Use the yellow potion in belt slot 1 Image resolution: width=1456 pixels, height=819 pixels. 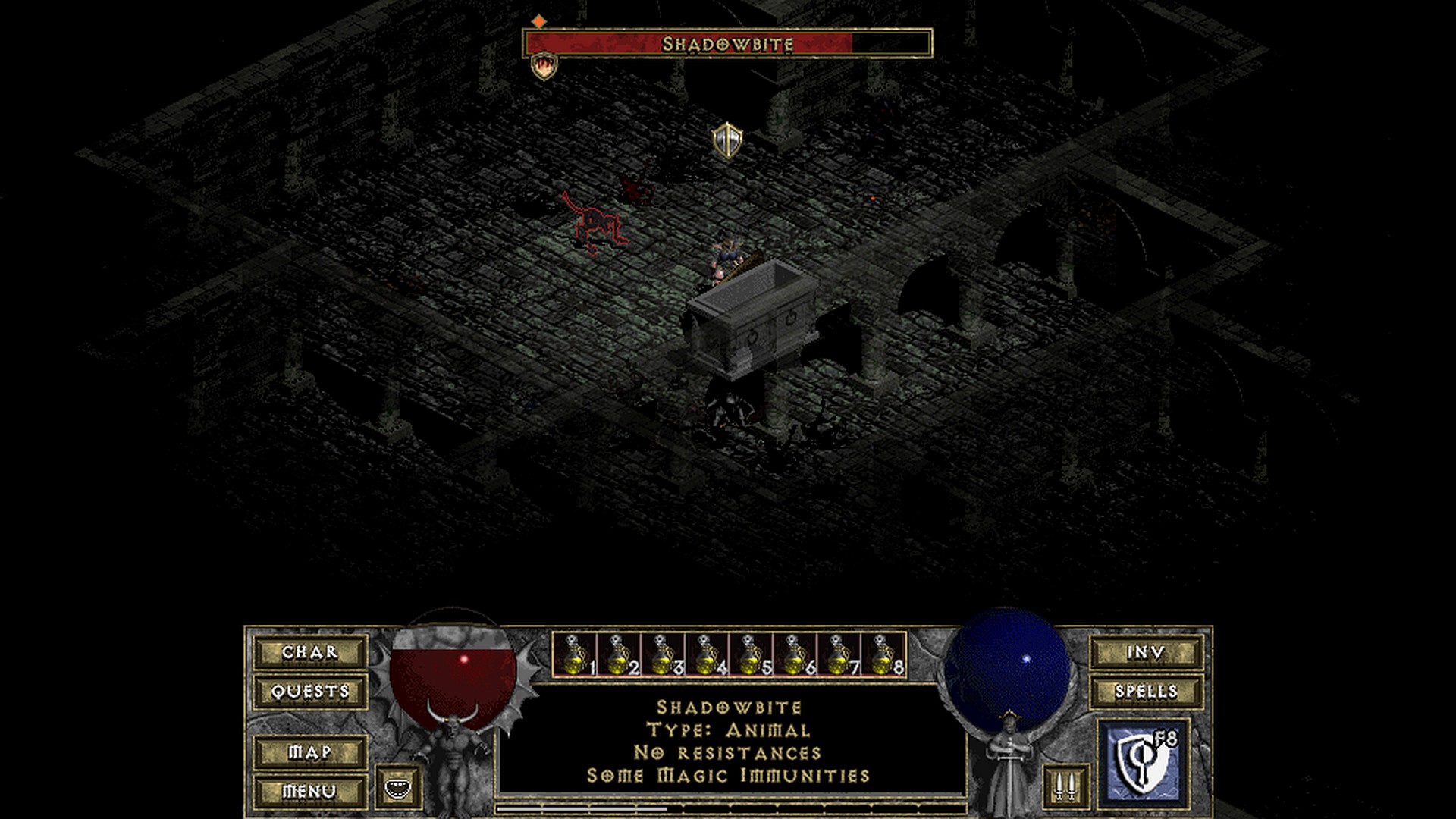pyautogui.click(x=575, y=654)
